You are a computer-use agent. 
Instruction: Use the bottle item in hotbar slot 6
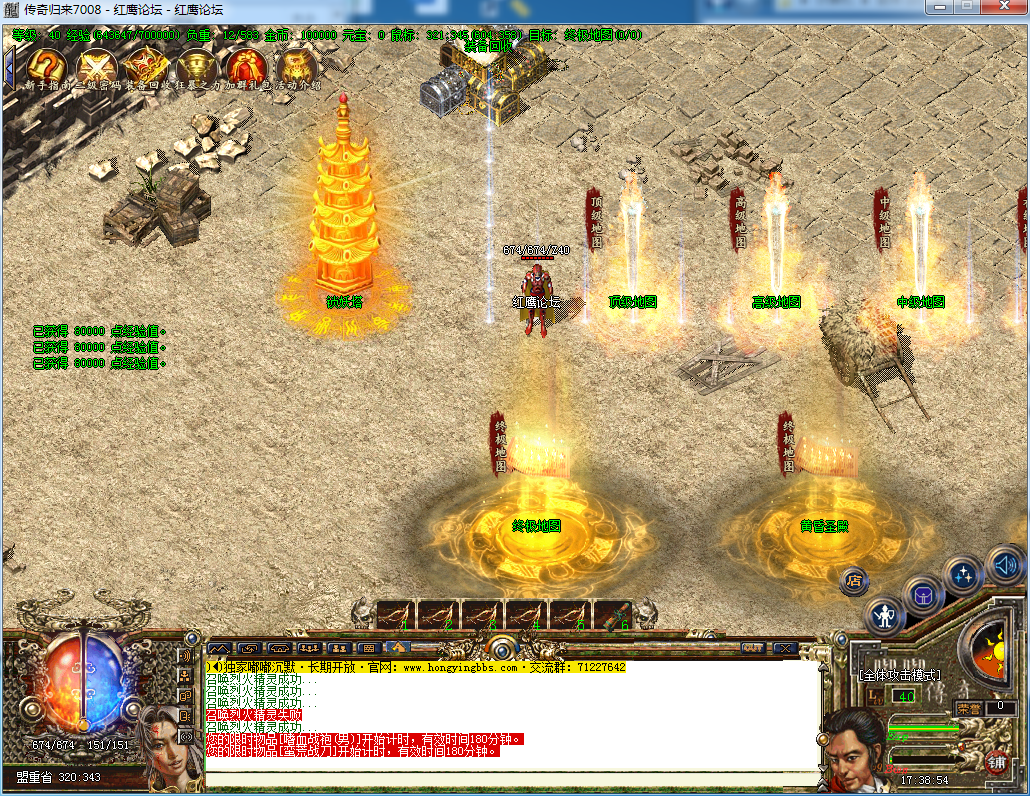(612, 615)
